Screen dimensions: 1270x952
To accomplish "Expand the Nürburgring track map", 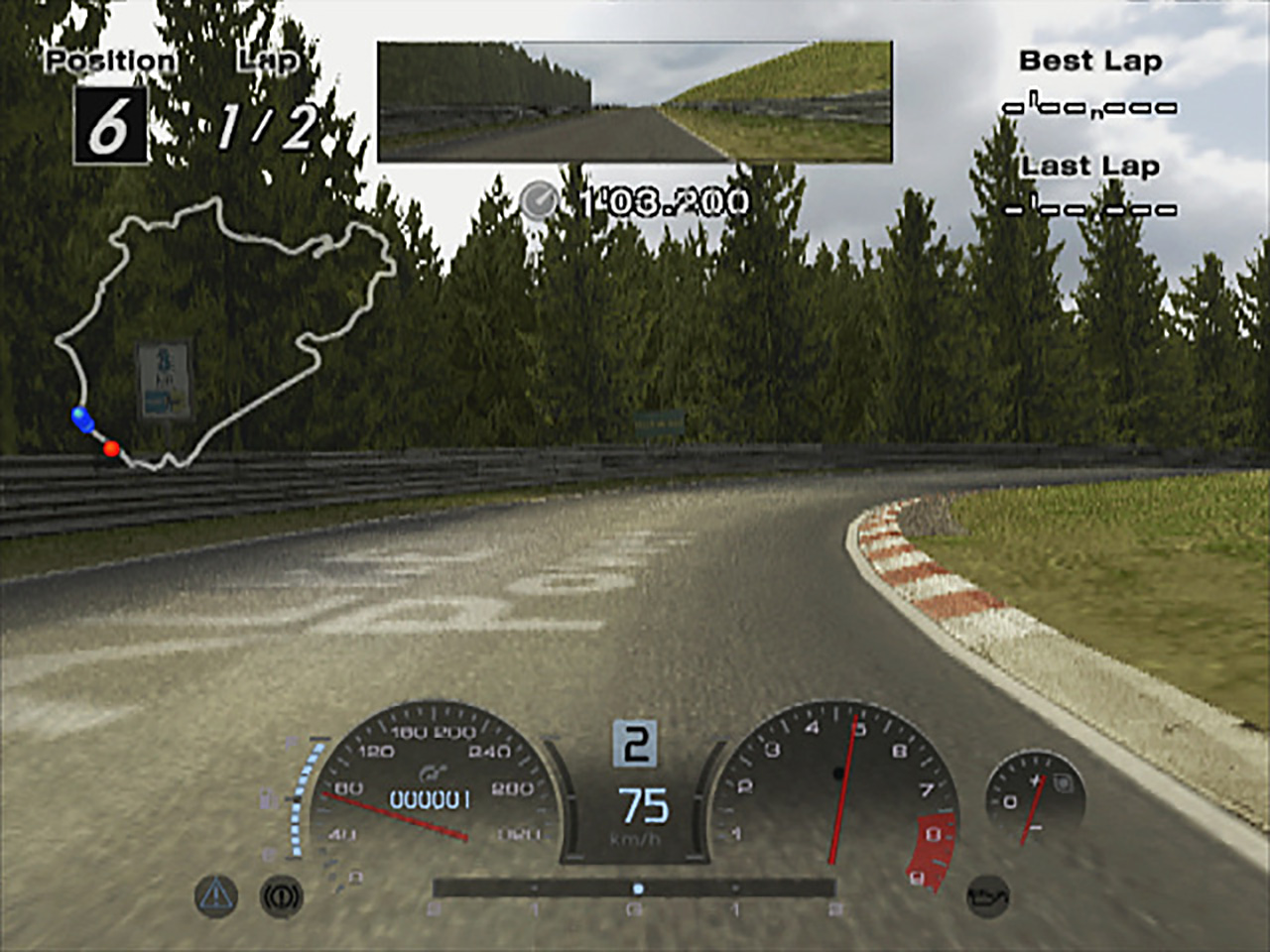I will pos(228,327).
